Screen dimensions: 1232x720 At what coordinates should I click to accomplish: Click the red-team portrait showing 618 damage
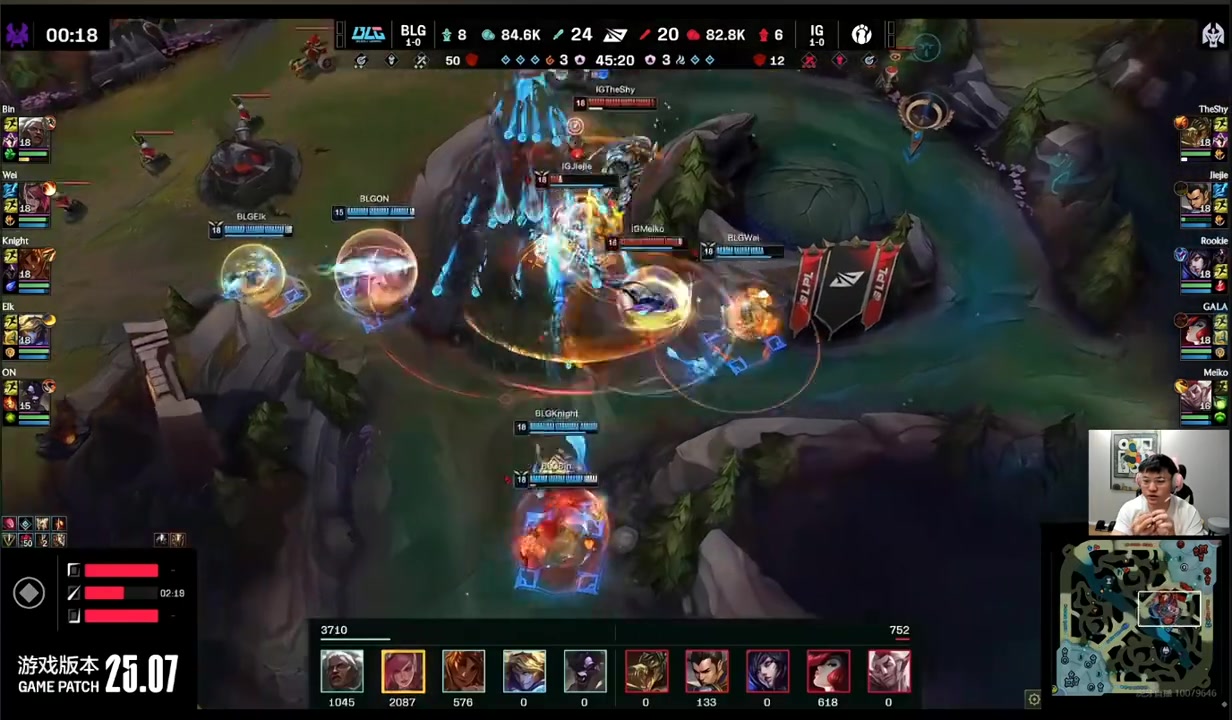tap(829, 671)
